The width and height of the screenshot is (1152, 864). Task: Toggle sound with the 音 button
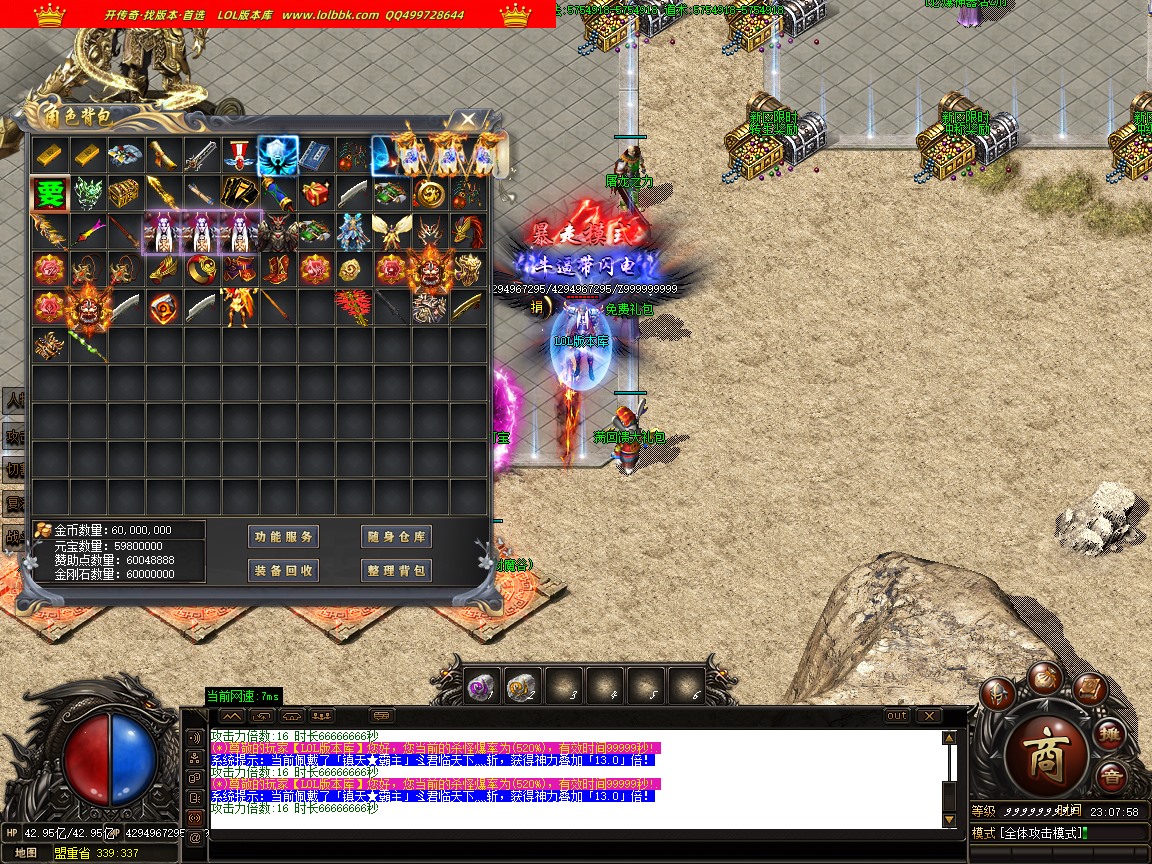tap(1111, 775)
